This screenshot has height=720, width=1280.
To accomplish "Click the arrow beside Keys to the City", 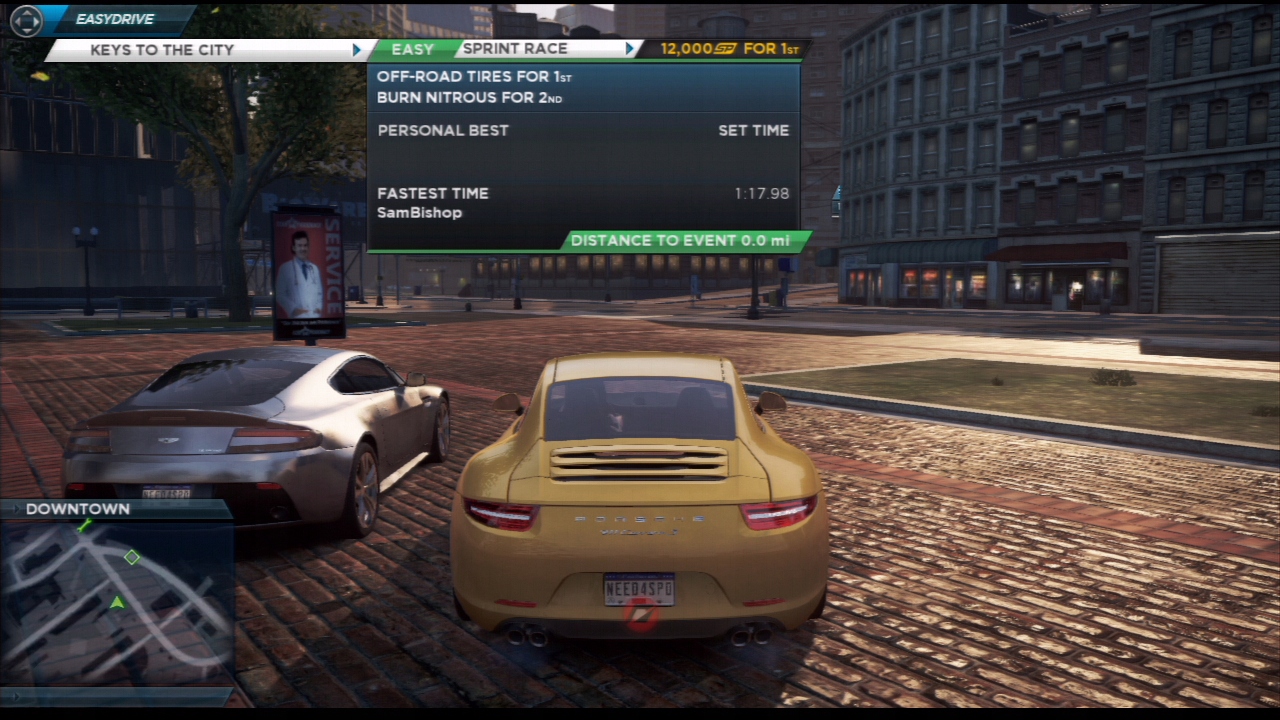I will click(357, 50).
